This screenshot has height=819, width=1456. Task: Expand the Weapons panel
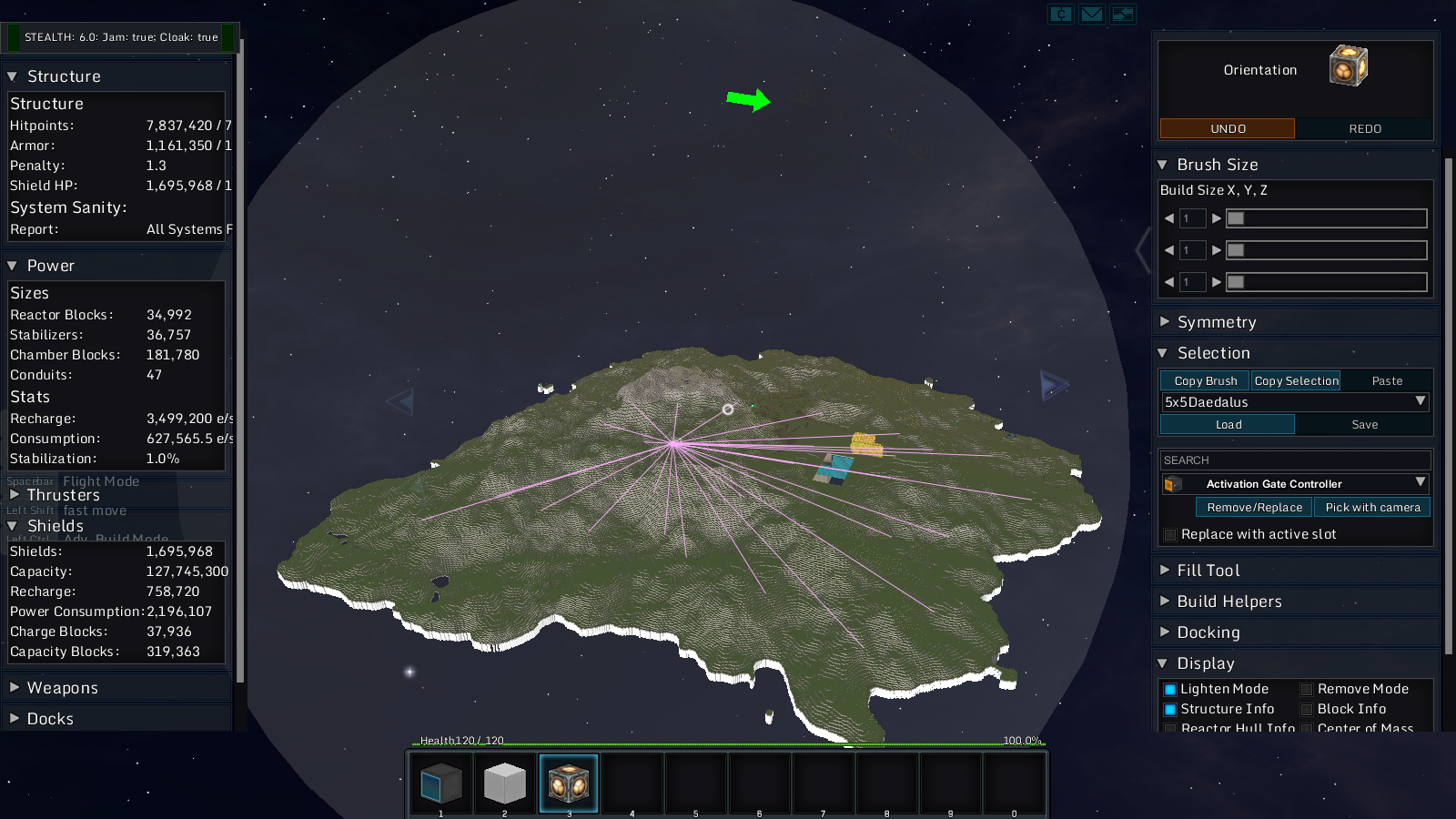click(x=62, y=688)
